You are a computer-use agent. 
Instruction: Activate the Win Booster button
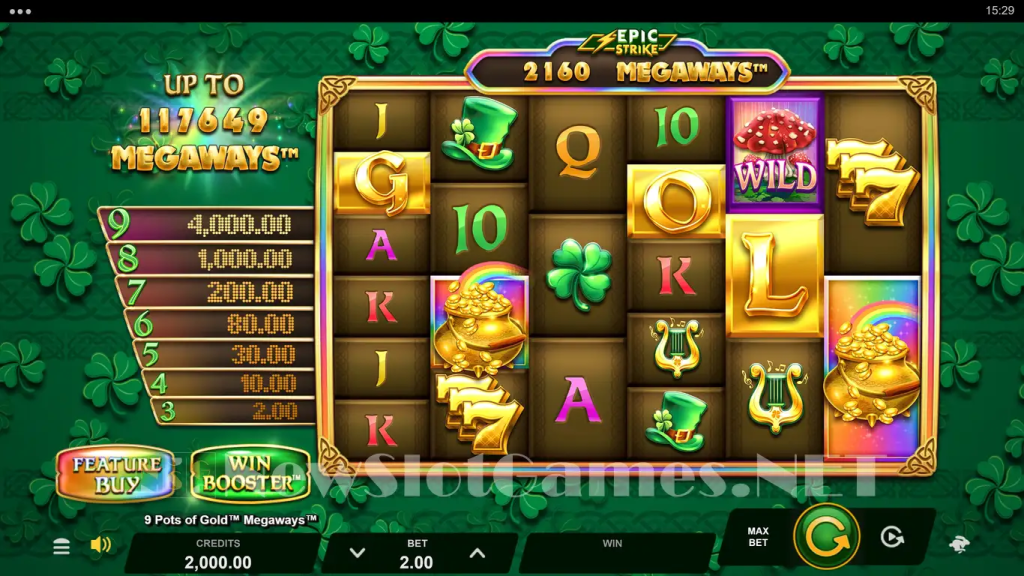point(249,474)
